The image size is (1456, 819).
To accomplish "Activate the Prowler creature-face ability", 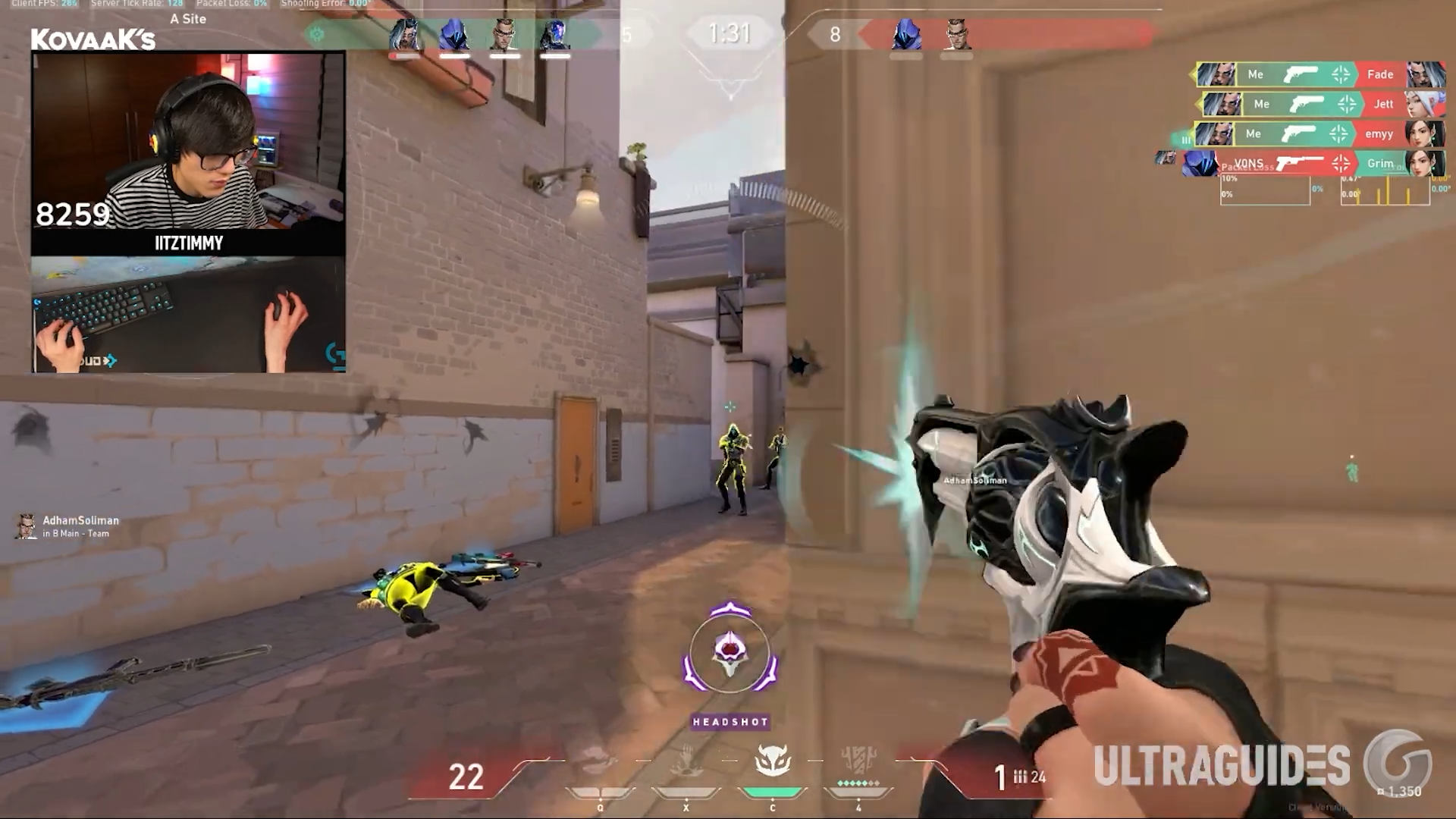I will click(773, 761).
